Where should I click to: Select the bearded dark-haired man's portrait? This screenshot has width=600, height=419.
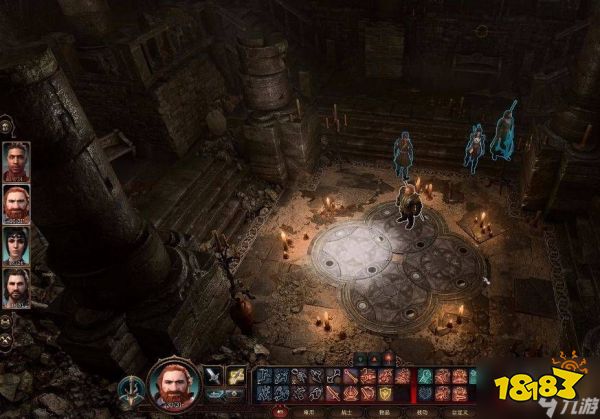coord(16,287)
